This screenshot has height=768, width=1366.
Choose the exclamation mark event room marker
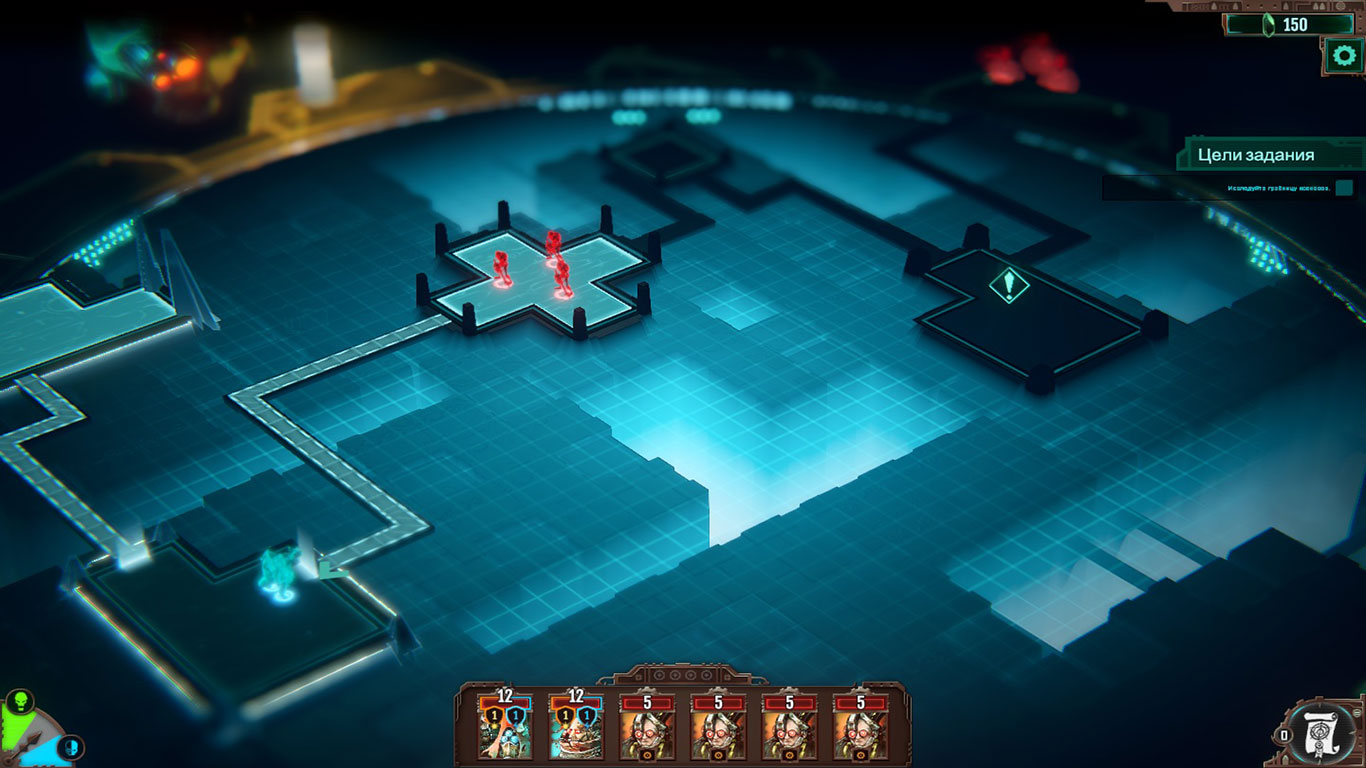point(1009,286)
